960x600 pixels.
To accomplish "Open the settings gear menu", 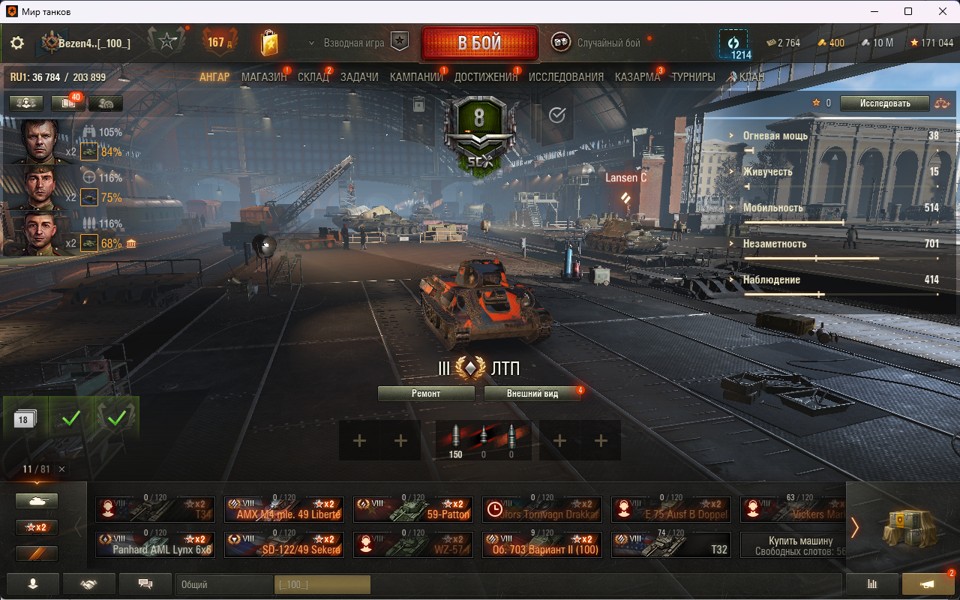I will 17,44.
